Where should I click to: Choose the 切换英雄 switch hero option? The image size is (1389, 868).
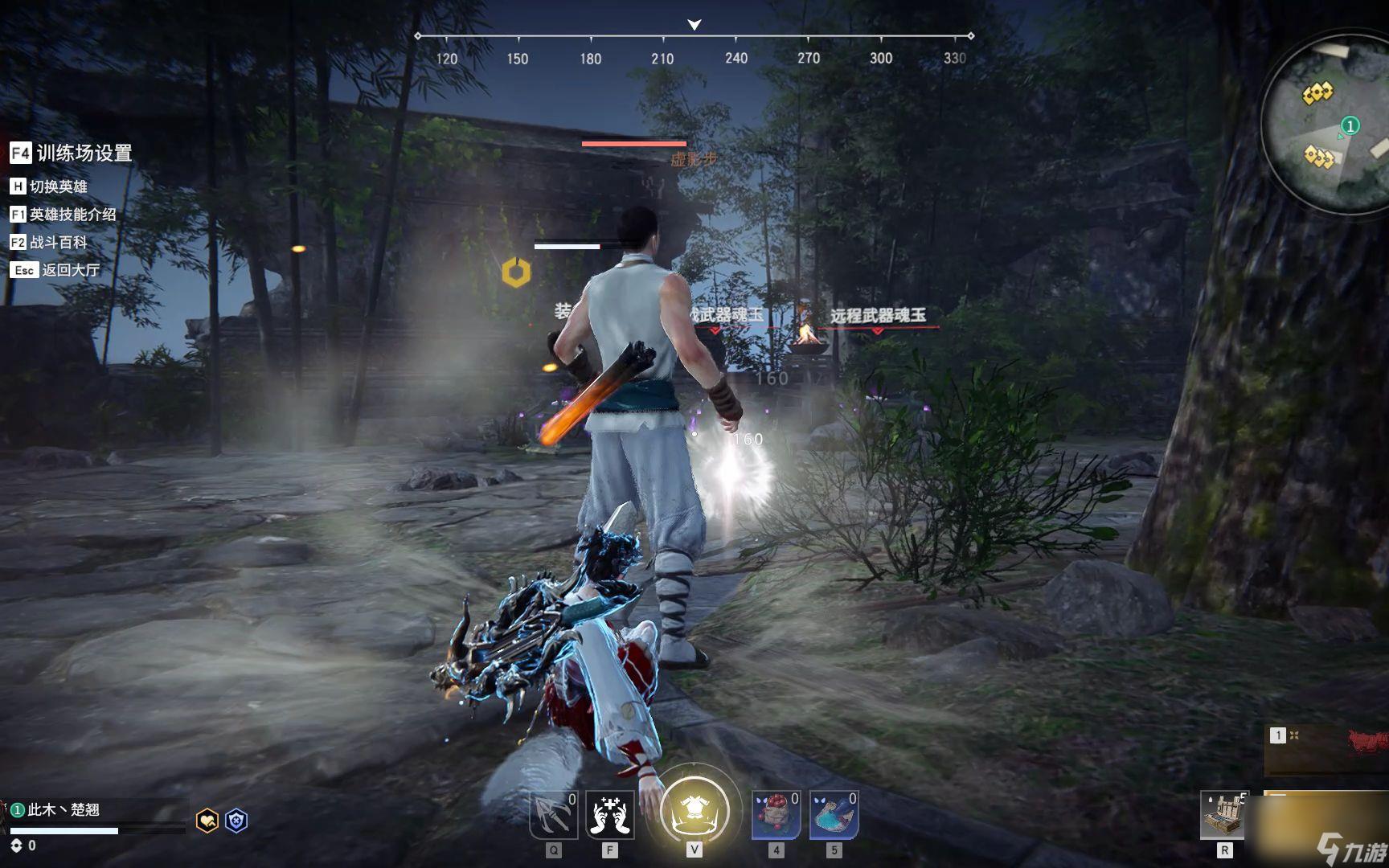click(49, 186)
